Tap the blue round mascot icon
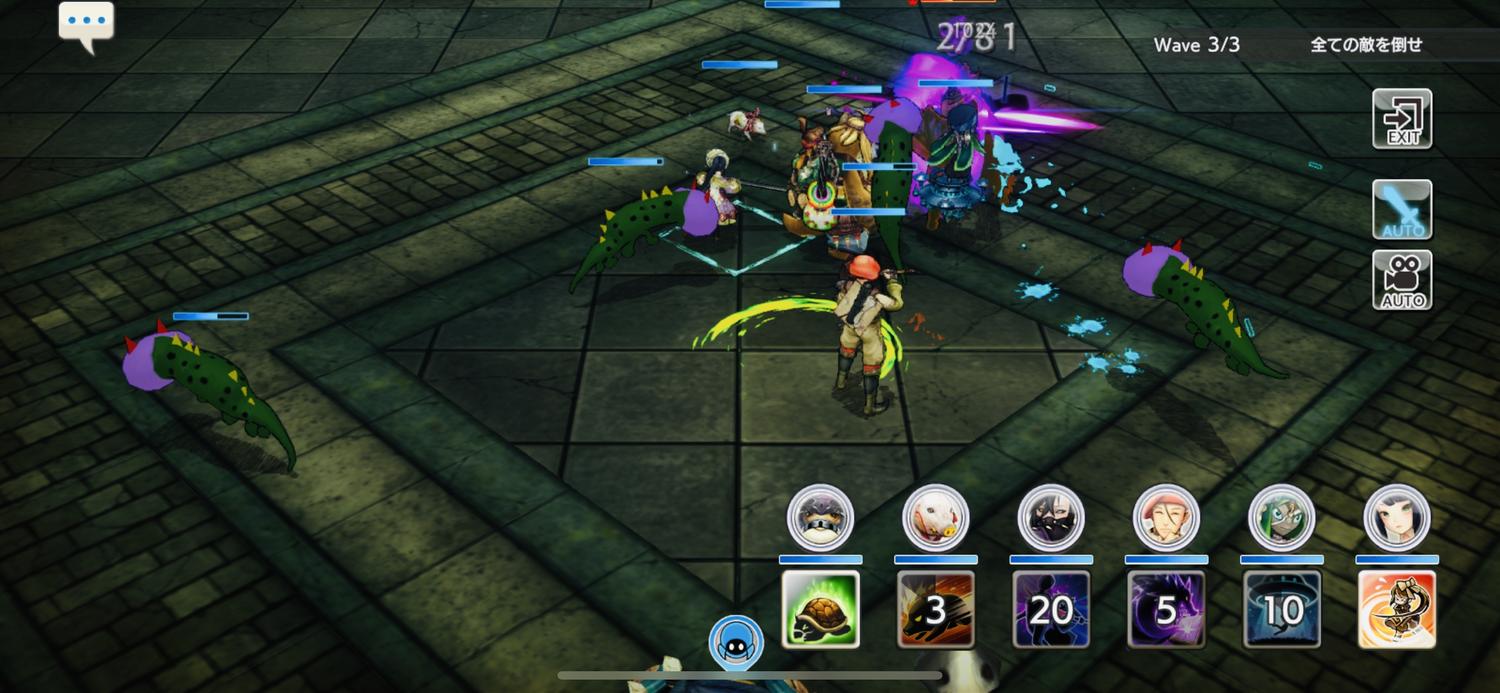The width and height of the screenshot is (1500, 693). pyautogui.click(x=736, y=642)
